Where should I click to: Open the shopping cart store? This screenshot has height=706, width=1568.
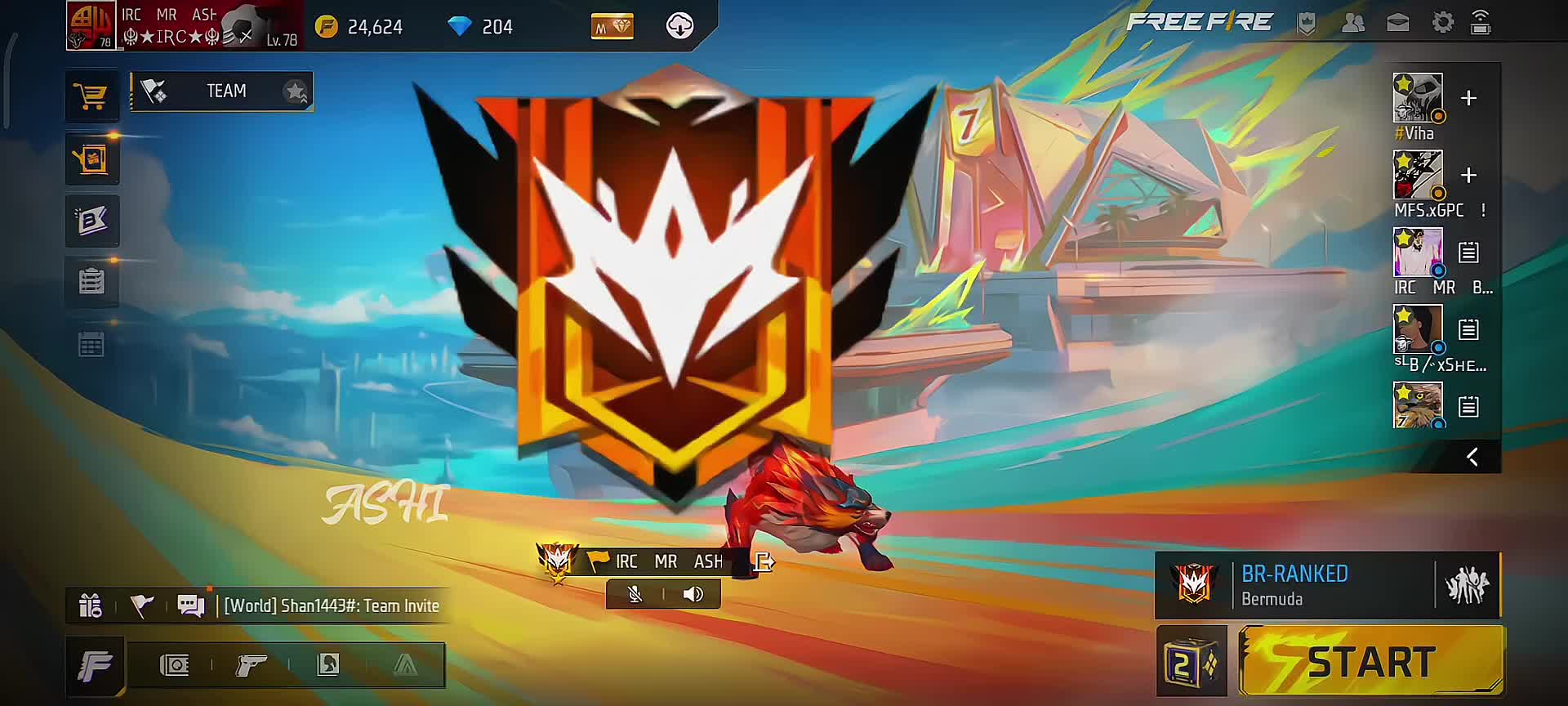pyautogui.click(x=91, y=96)
